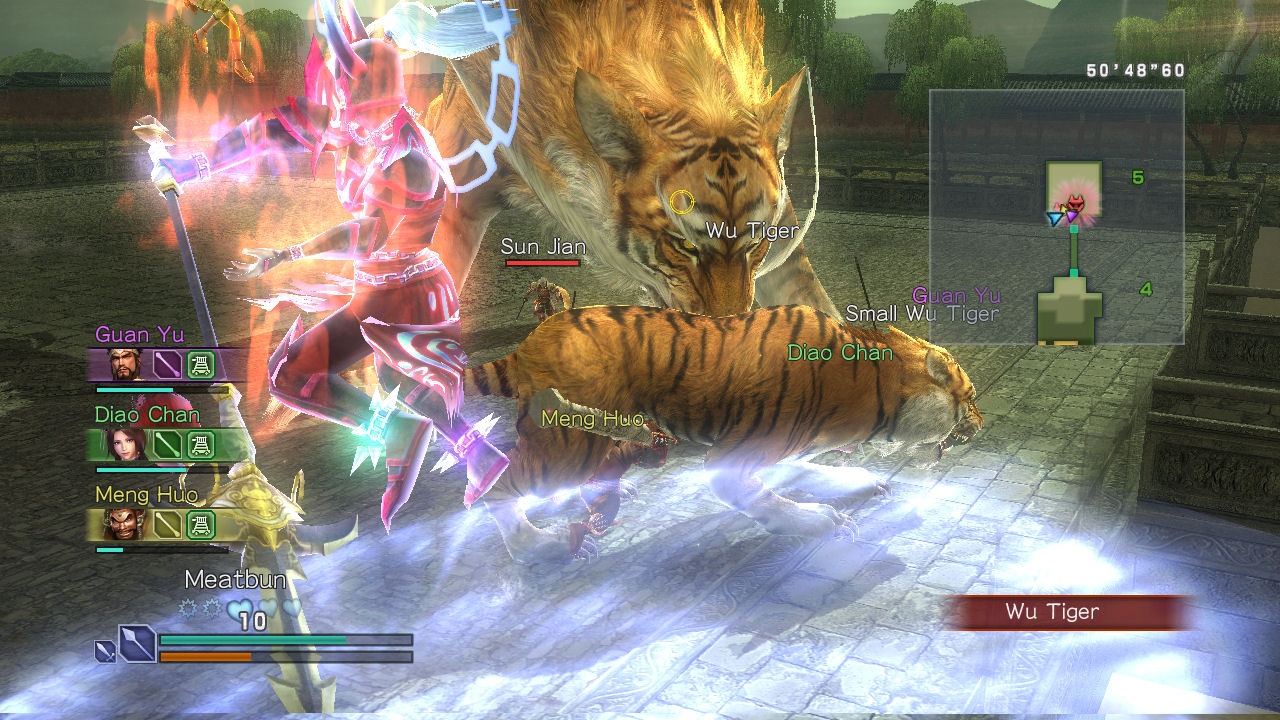Image resolution: width=1280 pixels, height=720 pixels.
Task: Click the green cart icon beside Diao Chan
Action: coord(202,444)
